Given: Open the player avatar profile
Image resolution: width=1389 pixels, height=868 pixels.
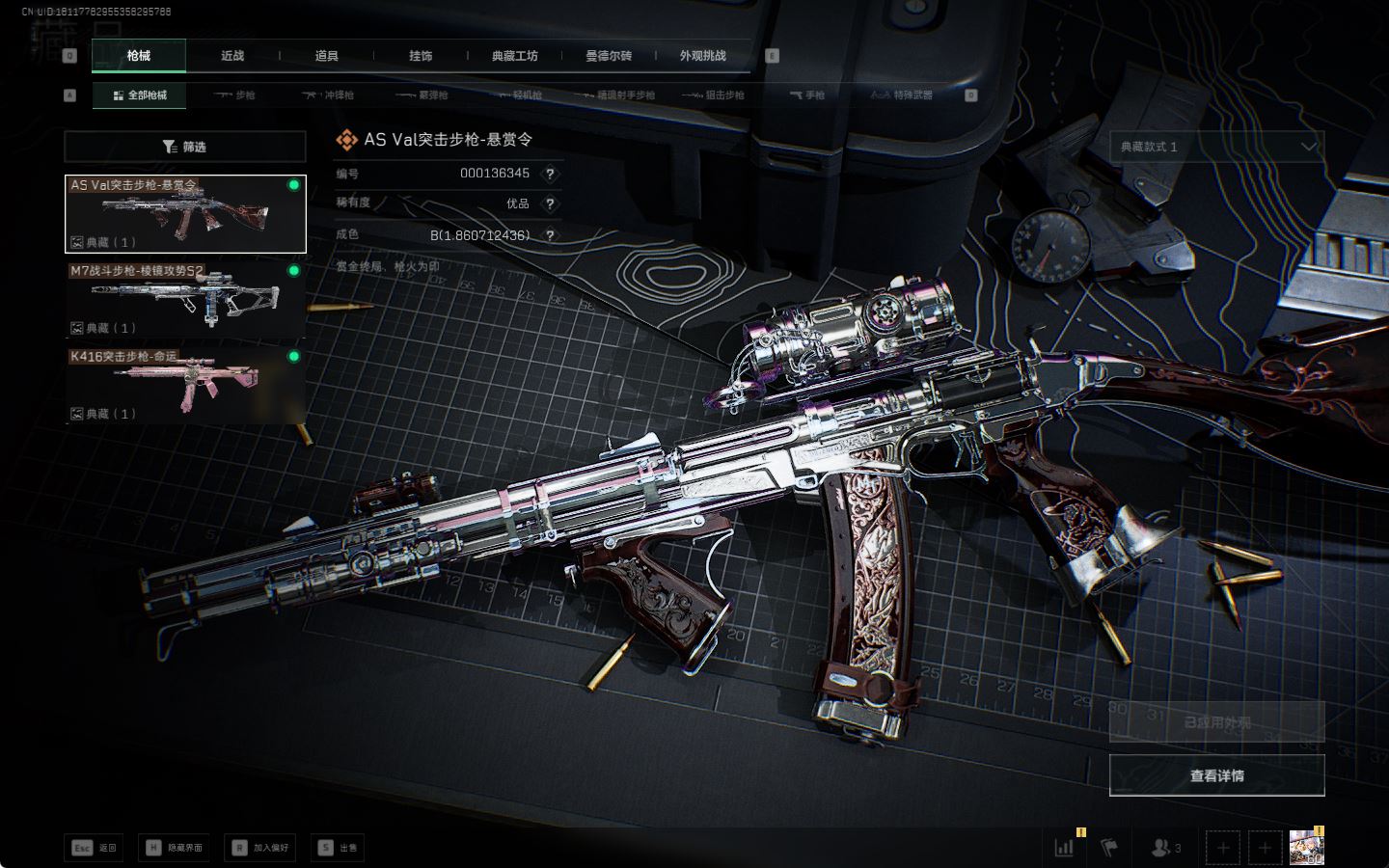Looking at the screenshot, I should (x=1306, y=847).
